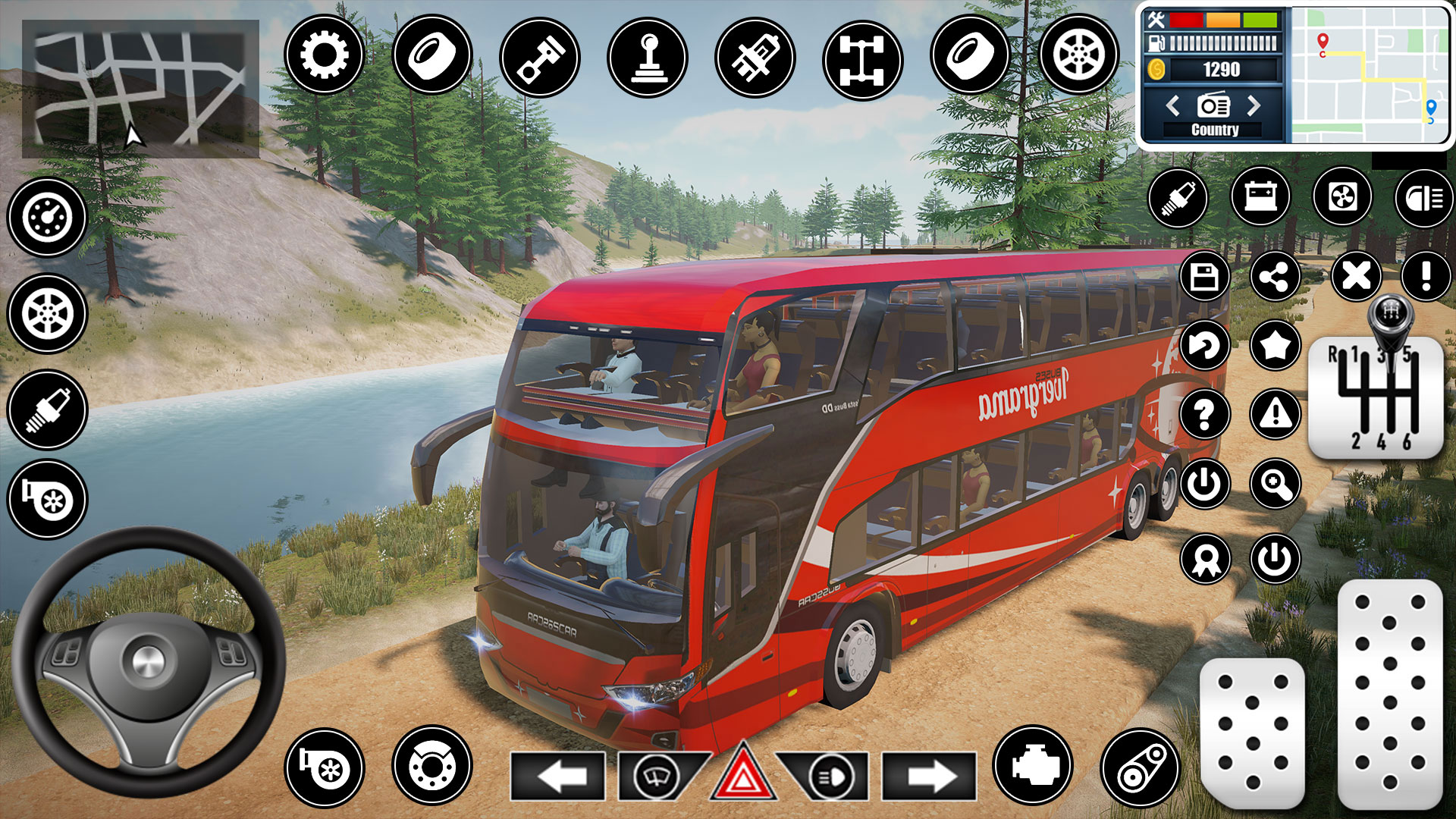Select the piston engine part icon
Viewport: 1456px width, 819px height.
point(541,57)
